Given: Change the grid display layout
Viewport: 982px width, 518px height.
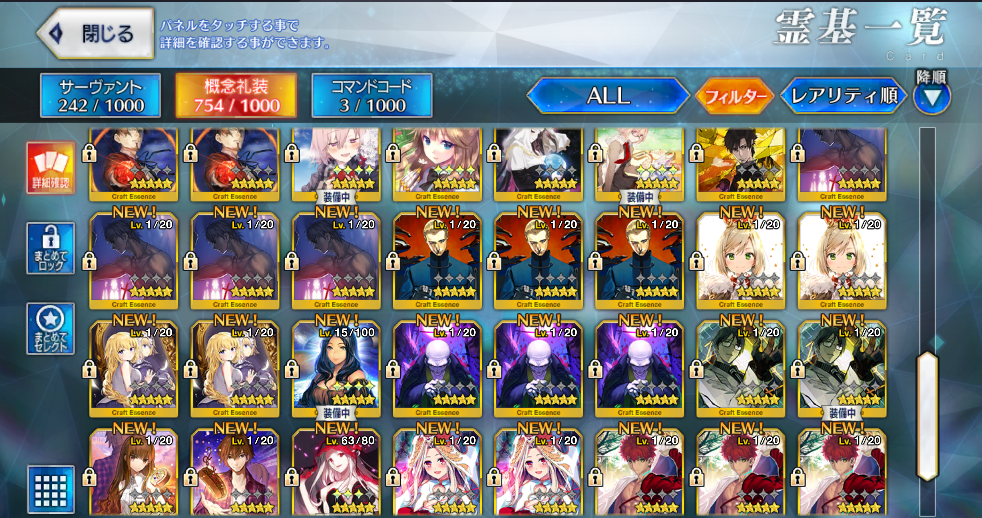Looking at the screenshot, I should point(49,489).
